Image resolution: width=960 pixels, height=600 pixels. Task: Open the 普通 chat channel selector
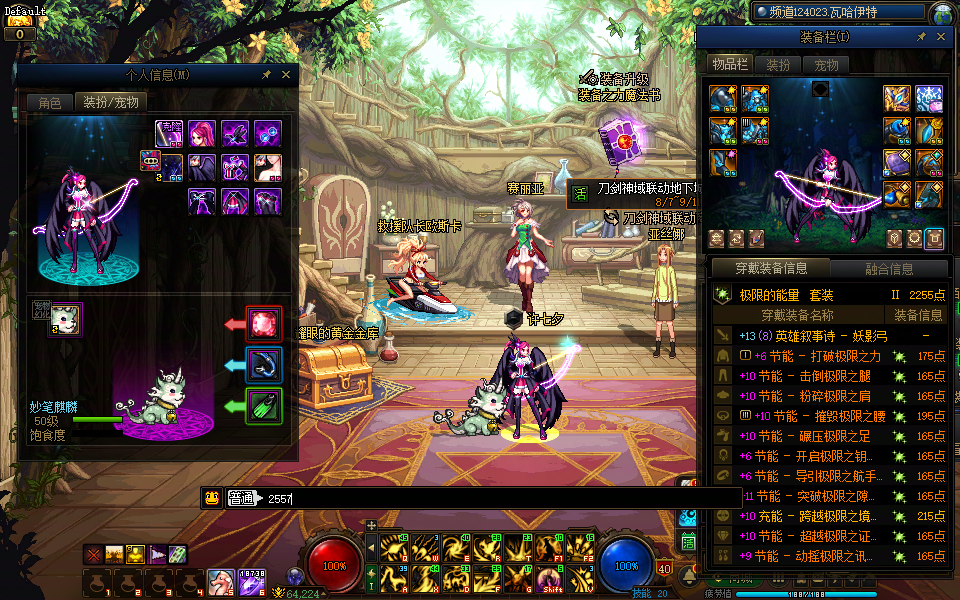(242, 498)
